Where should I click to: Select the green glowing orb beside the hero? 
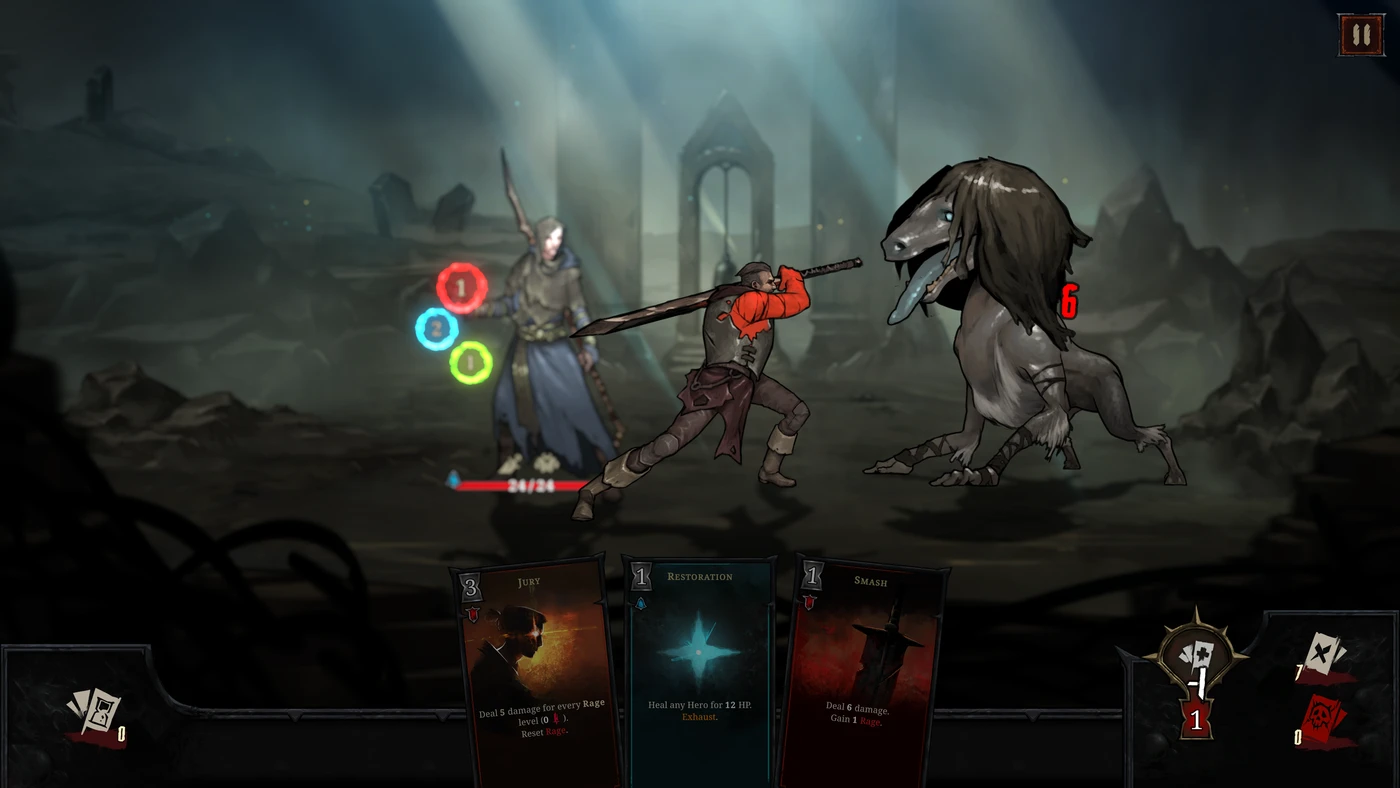pyautogui.click(x=470, y=362)
